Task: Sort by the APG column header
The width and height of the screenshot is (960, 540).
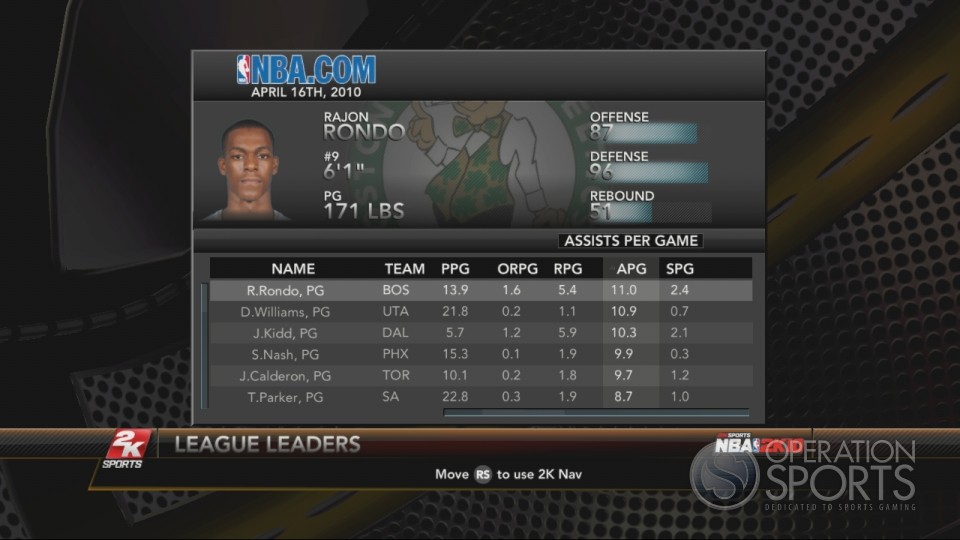Action: coord(631,269)
